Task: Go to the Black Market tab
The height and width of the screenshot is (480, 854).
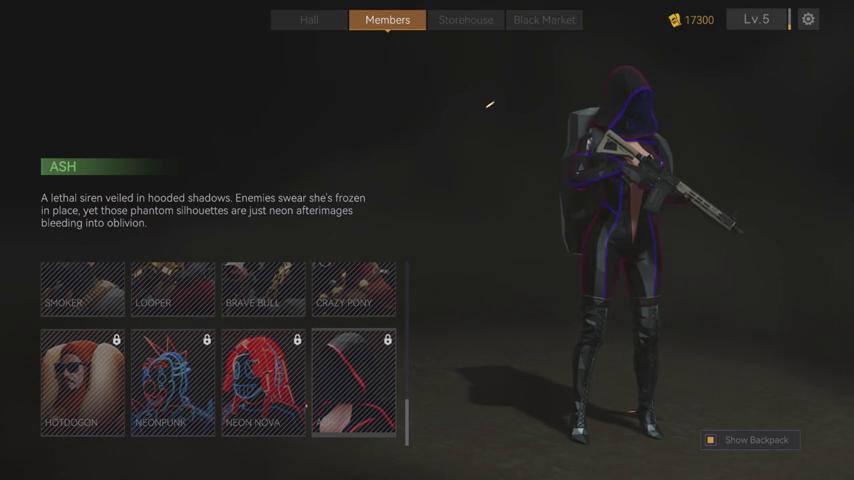Action: tap(544, 20)
